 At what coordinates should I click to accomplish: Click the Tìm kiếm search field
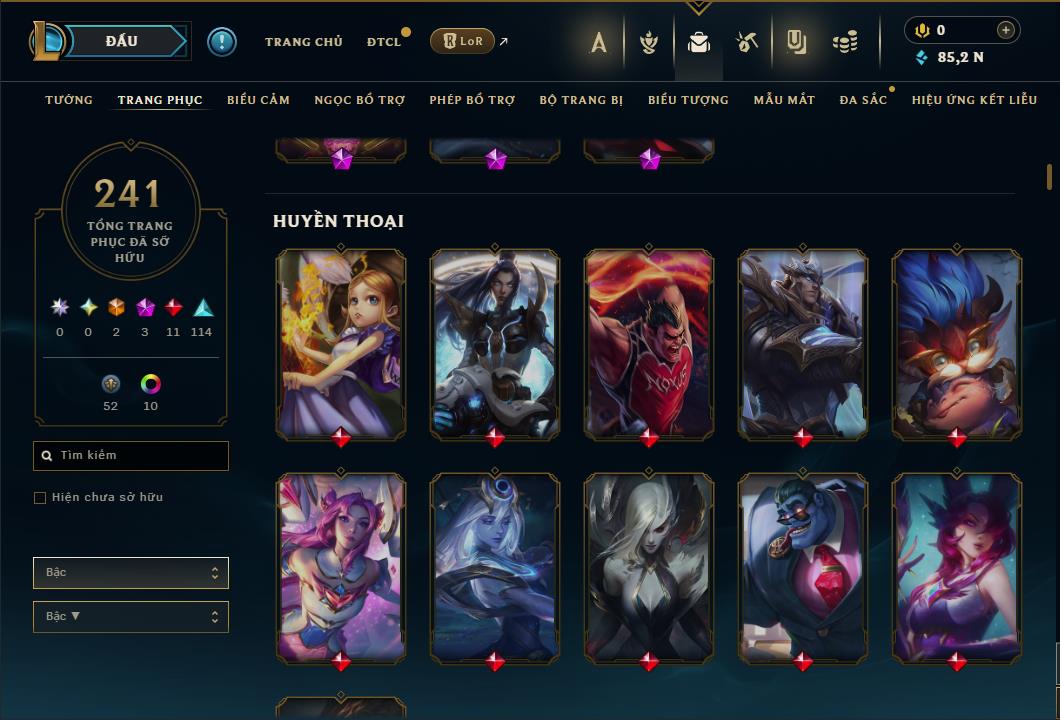(x=131, y=456)
